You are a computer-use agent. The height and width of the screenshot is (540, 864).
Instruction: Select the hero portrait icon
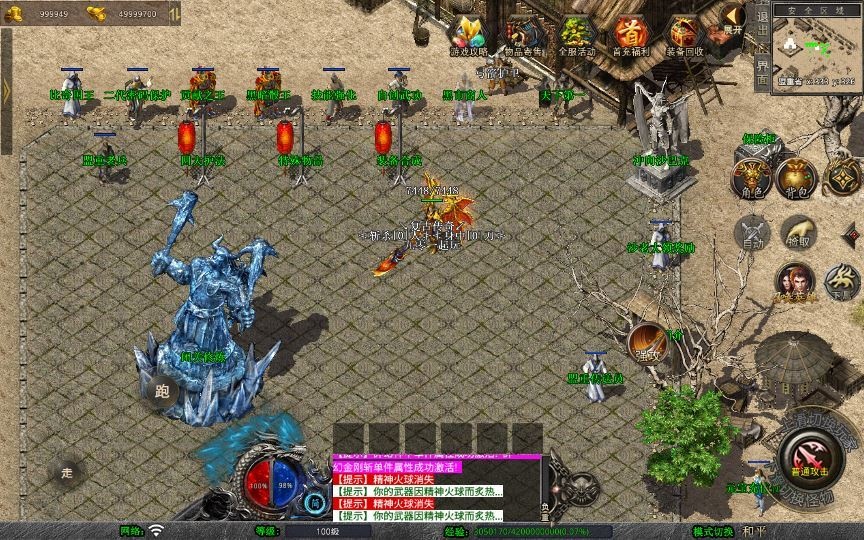pyautogui.click(x=795, y=282)
